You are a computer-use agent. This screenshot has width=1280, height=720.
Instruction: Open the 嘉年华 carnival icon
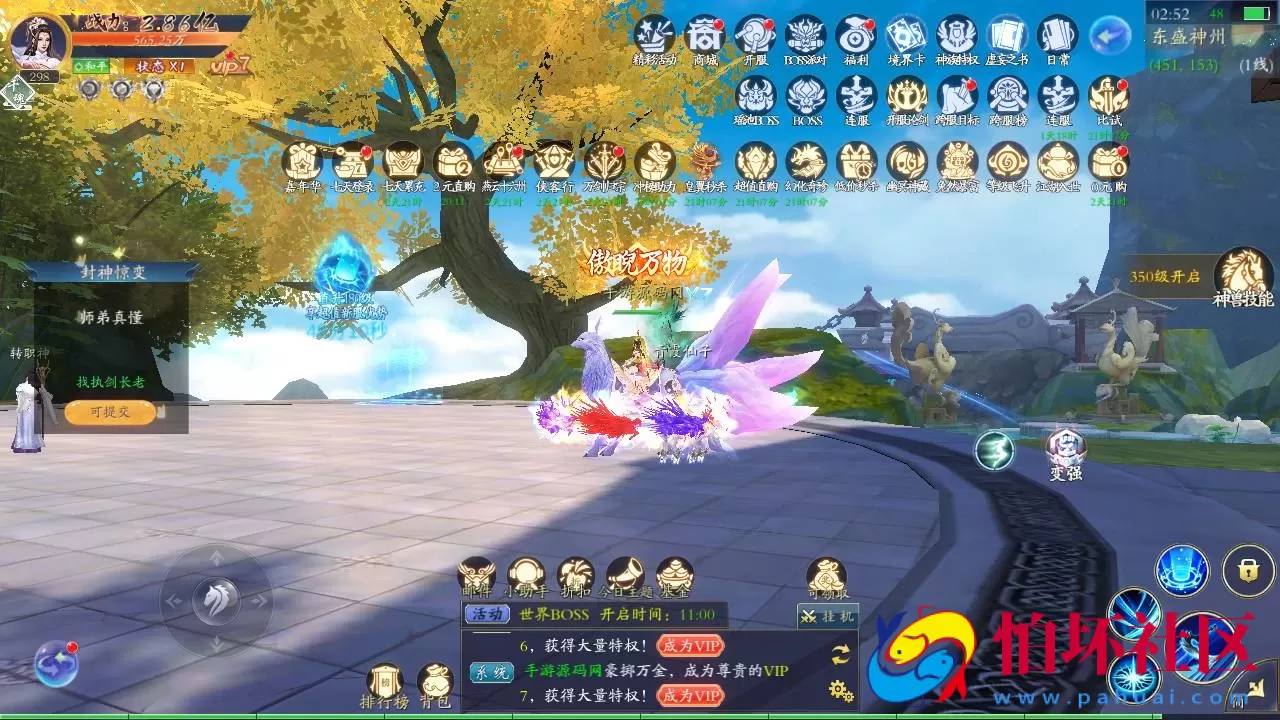[x=301, y=162]
